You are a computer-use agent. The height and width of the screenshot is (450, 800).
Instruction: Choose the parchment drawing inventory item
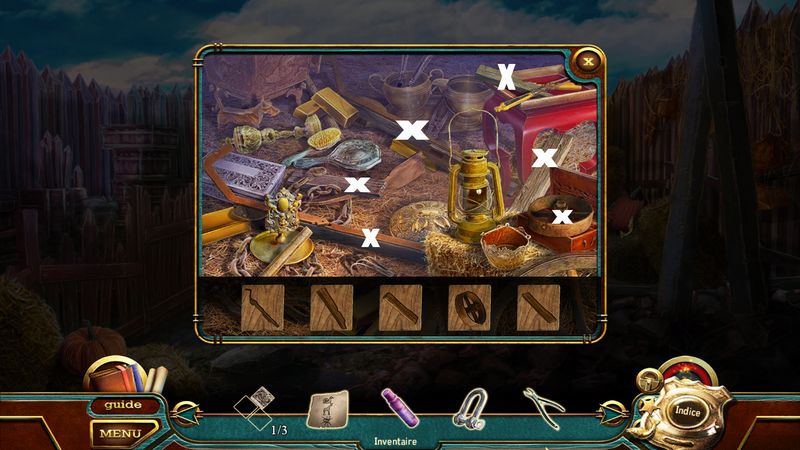pos(323,409)
